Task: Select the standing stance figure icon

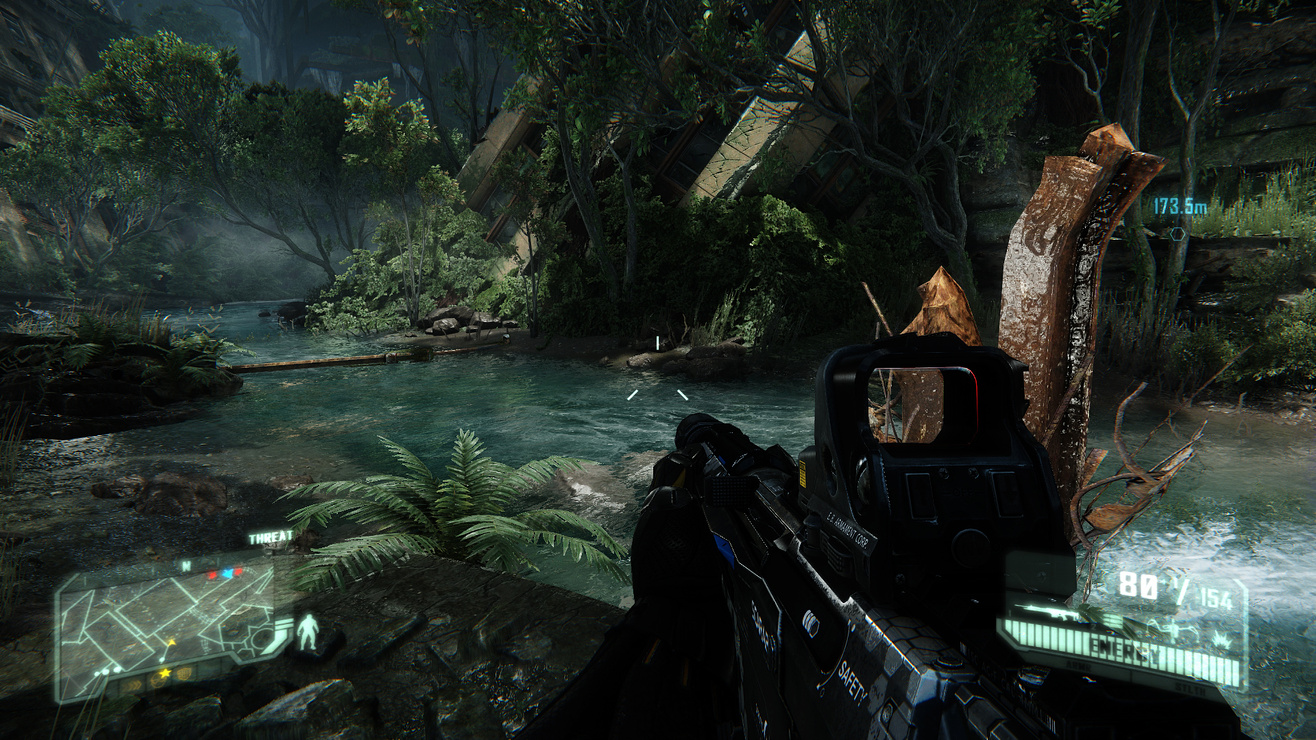Action: pyautogui.click(x=308, y=632)
